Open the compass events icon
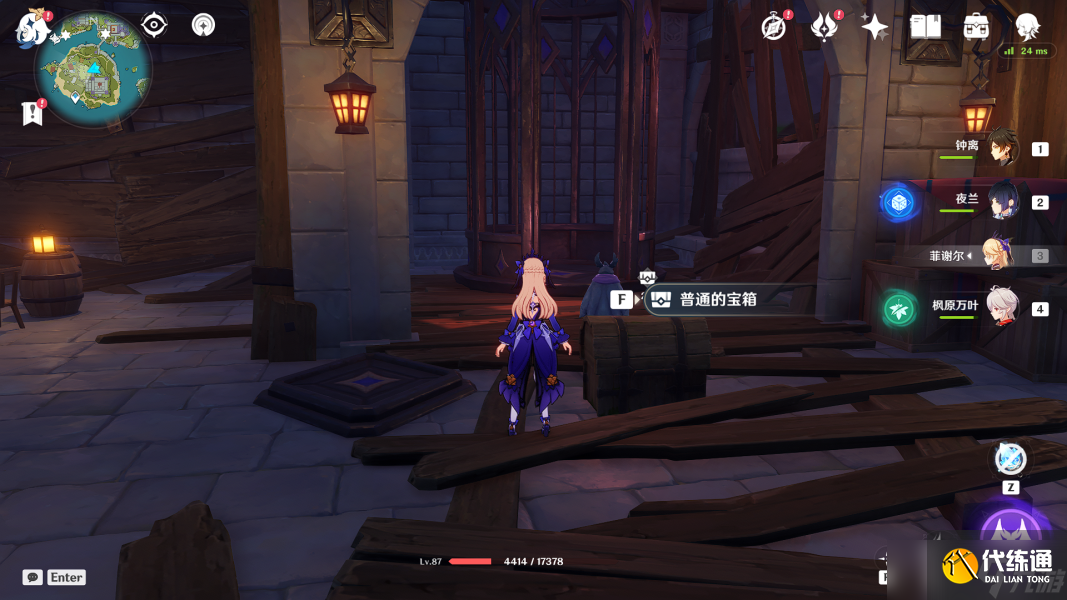 (773, 27)
